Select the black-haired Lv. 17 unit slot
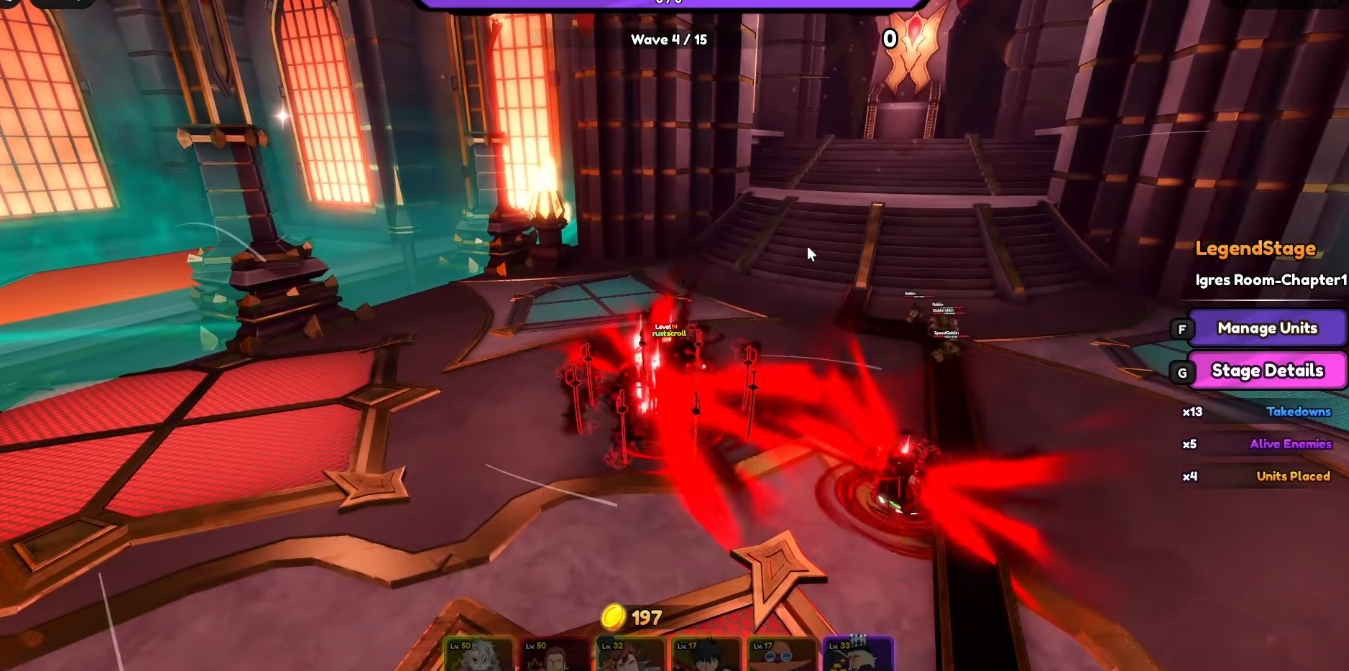This screenshot has height=671, width=1349. [706, 654]
